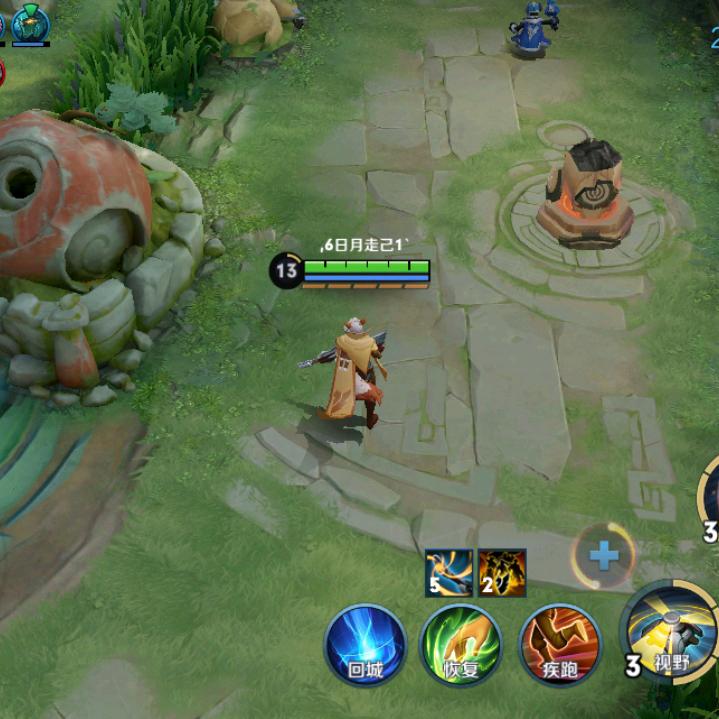Place a ward with the 视野 button
Screen dimensions: 719x719
[x=669, y=630]
